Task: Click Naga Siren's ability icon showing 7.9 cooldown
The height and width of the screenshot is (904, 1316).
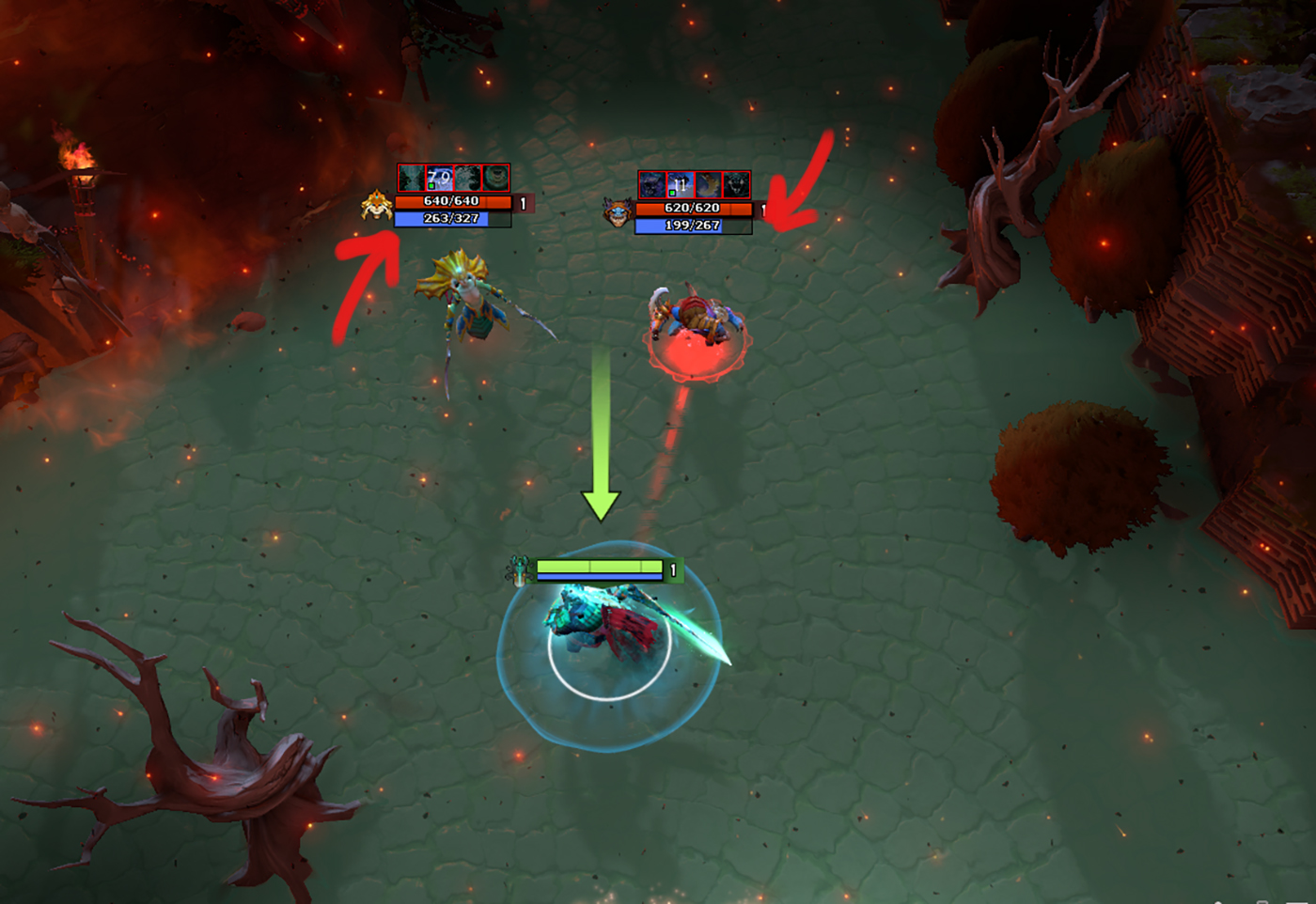Action: (439, 178)
